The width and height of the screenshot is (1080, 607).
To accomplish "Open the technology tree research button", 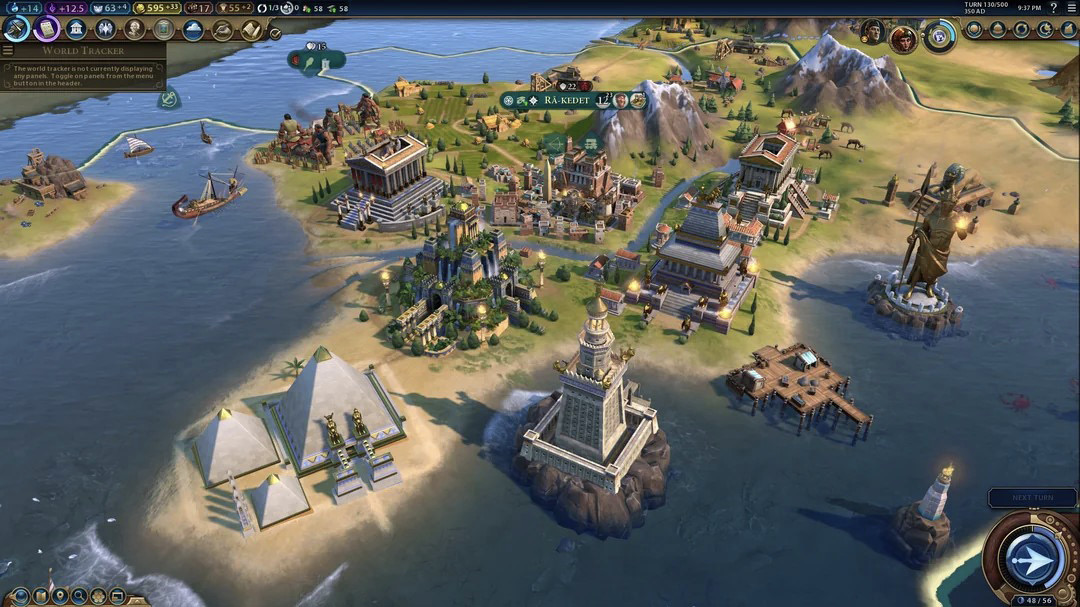I will tap(16, 28).
